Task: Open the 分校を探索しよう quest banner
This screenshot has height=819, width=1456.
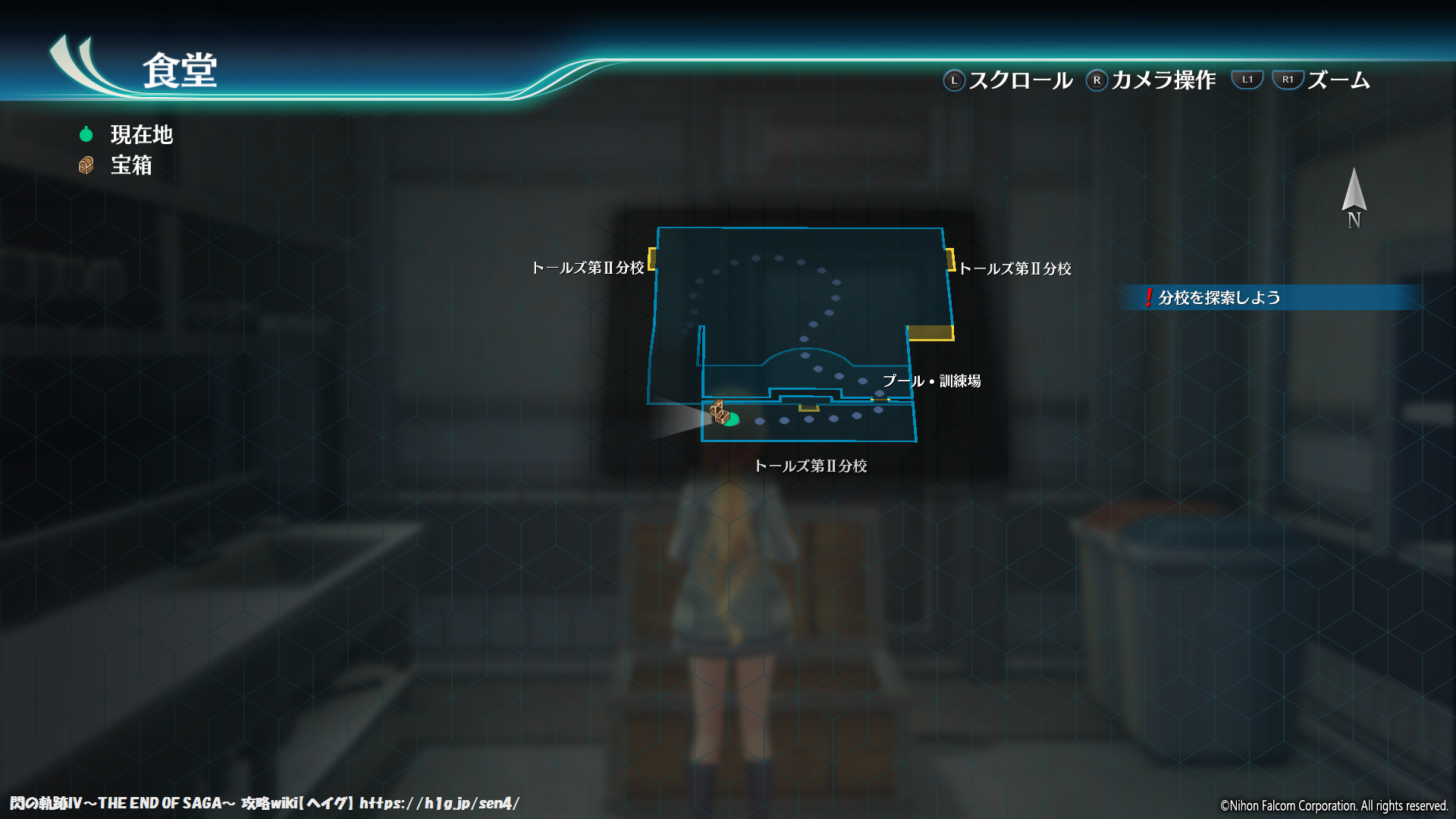Action: point(1213,298)
